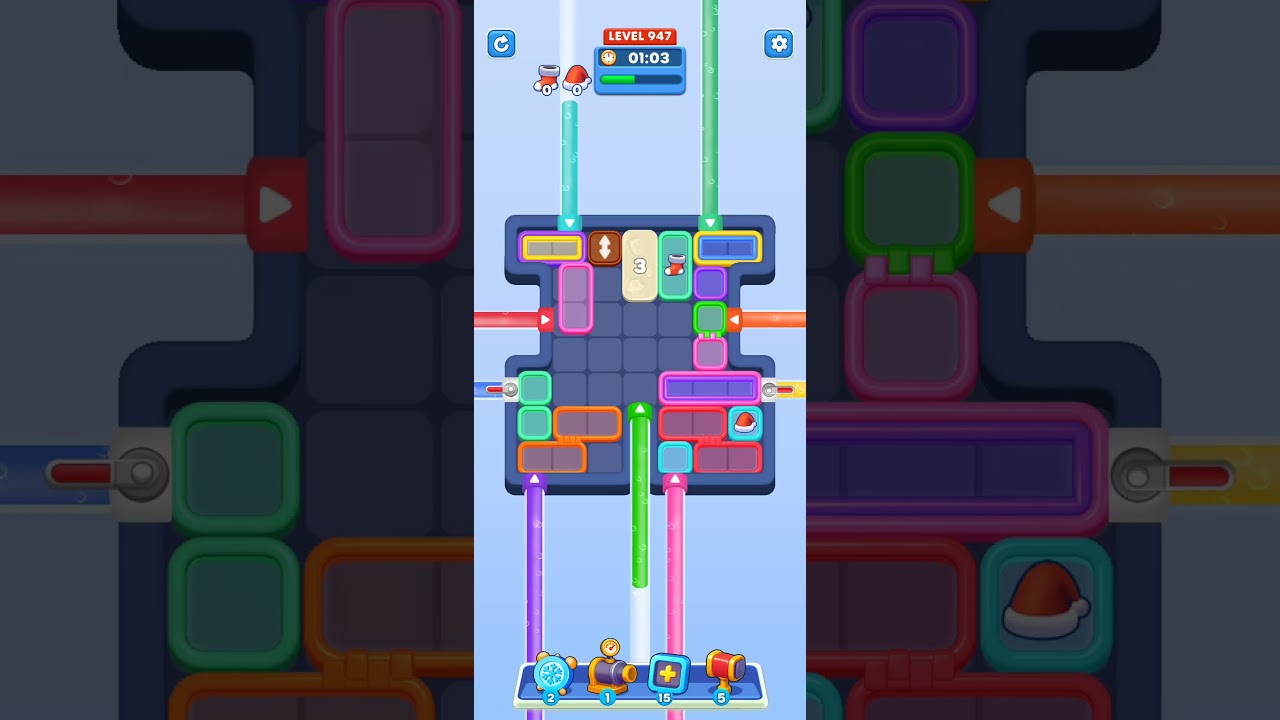Screen dimensions: 1280x720
Task: Open the settings gear
Action: pyautogui.click(x=779, y=44)
